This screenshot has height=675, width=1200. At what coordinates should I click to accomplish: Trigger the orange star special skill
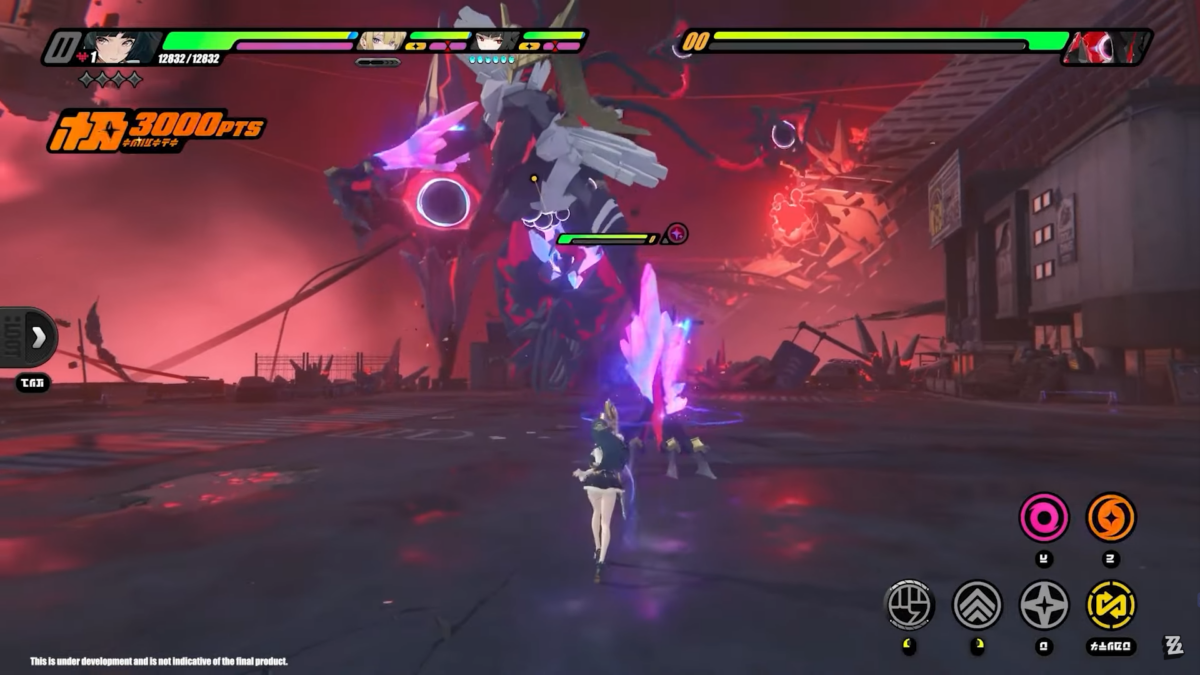tap(1110, 518)
